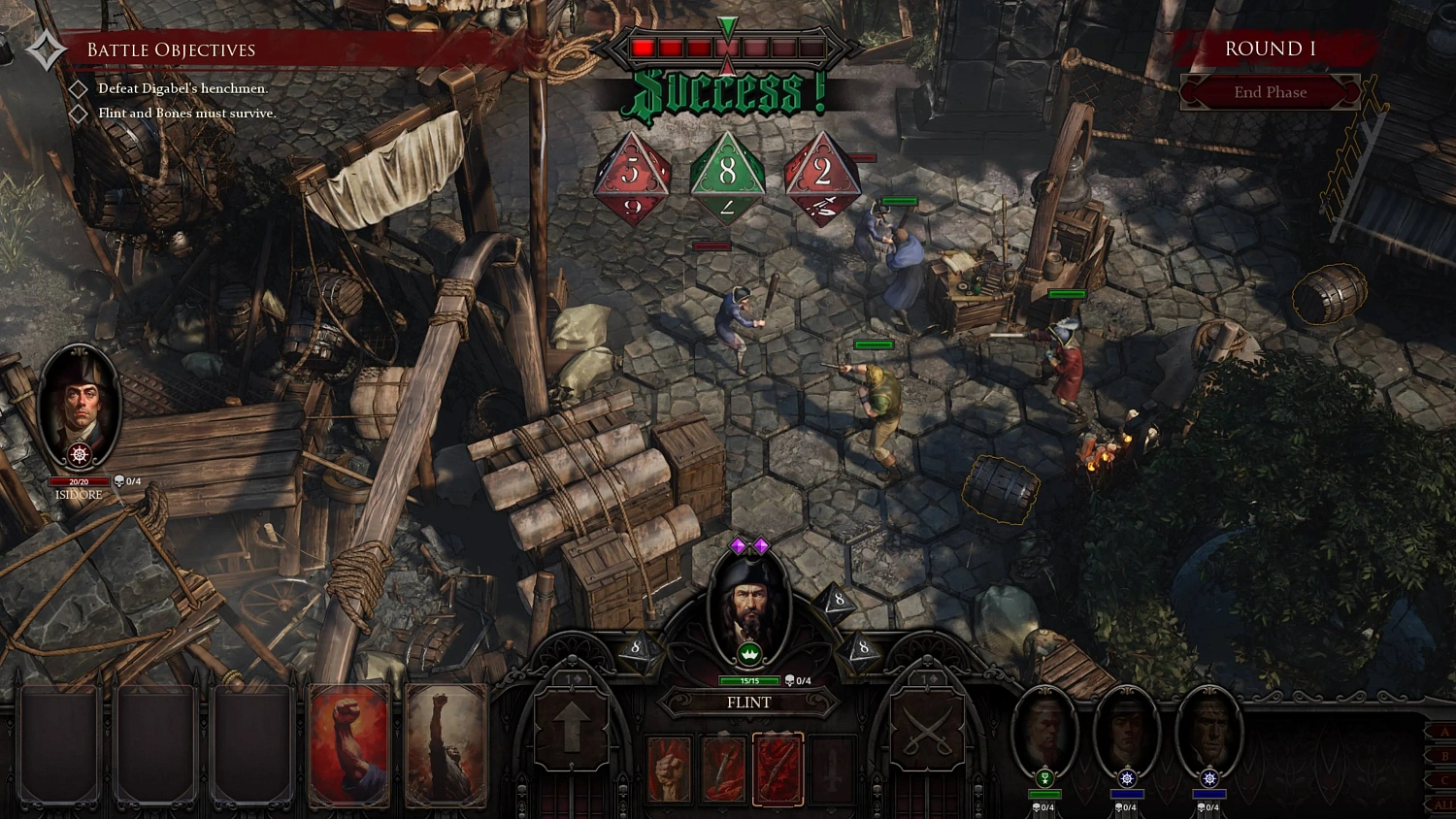Toggle the left purple gem above Flint's portrait
The image size is (1456, 819).
coord(738,545)
